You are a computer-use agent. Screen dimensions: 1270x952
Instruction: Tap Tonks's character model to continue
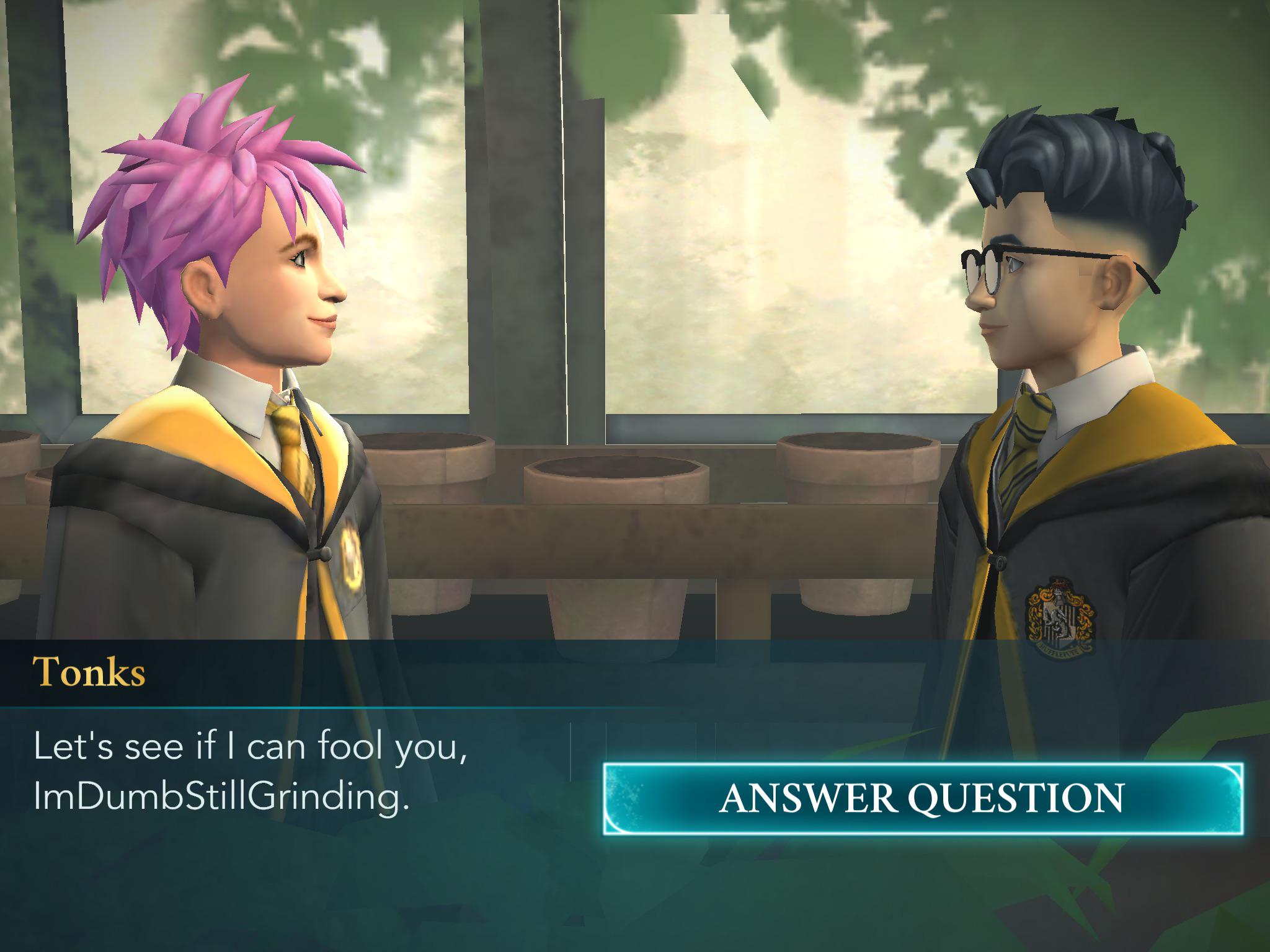click(248, 372)
